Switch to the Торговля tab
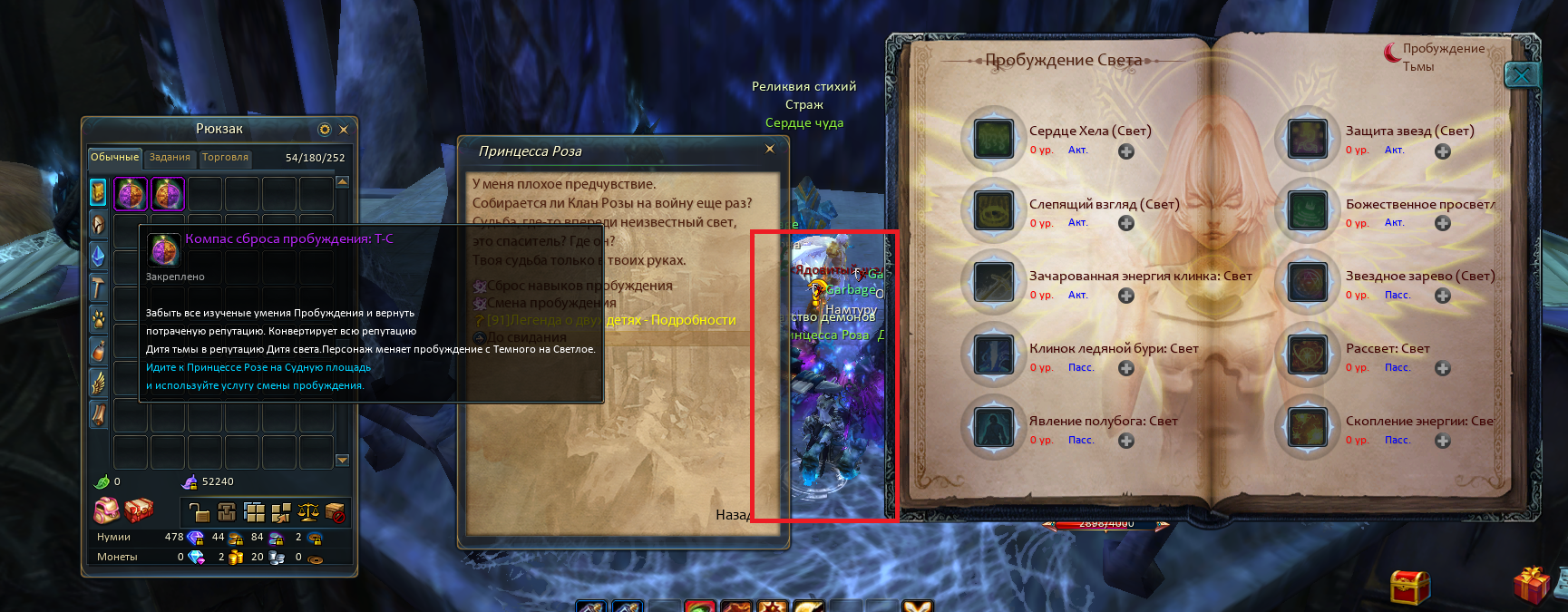Screen dimensions: 1568x612 pyautogui.click(x=225, y=158)
